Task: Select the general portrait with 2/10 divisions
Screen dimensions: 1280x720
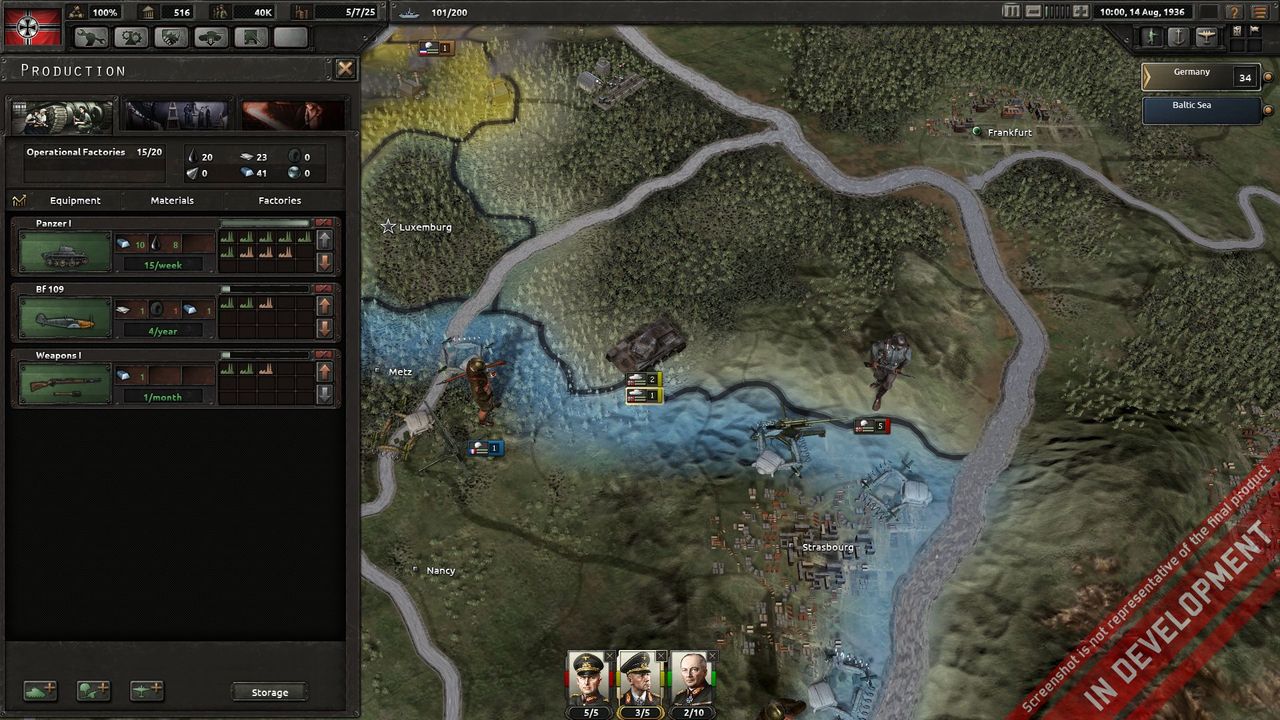Action: (692, 679)
